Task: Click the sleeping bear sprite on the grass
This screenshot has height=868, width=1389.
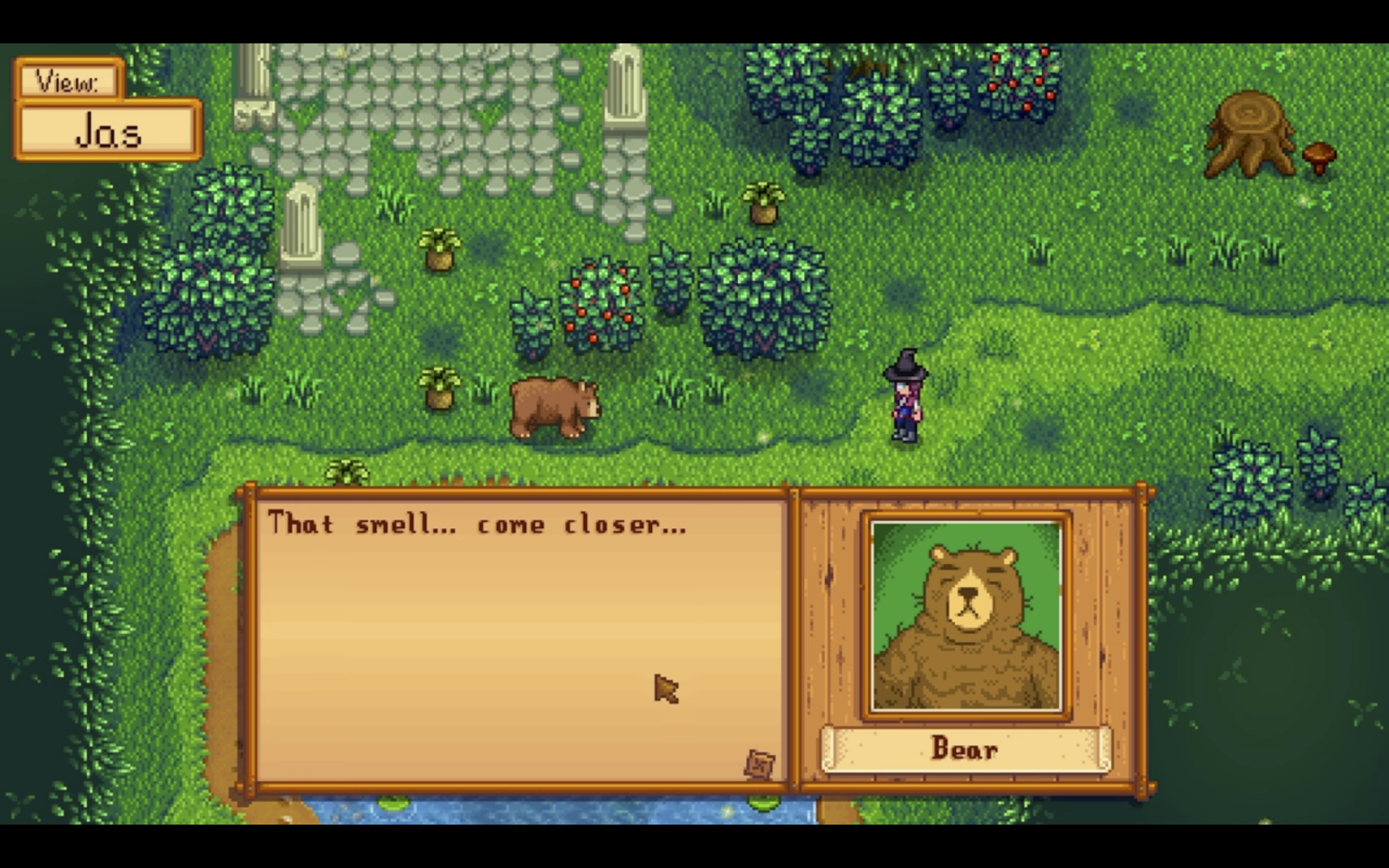Action: pyautogui.click(x=555, y=405)
